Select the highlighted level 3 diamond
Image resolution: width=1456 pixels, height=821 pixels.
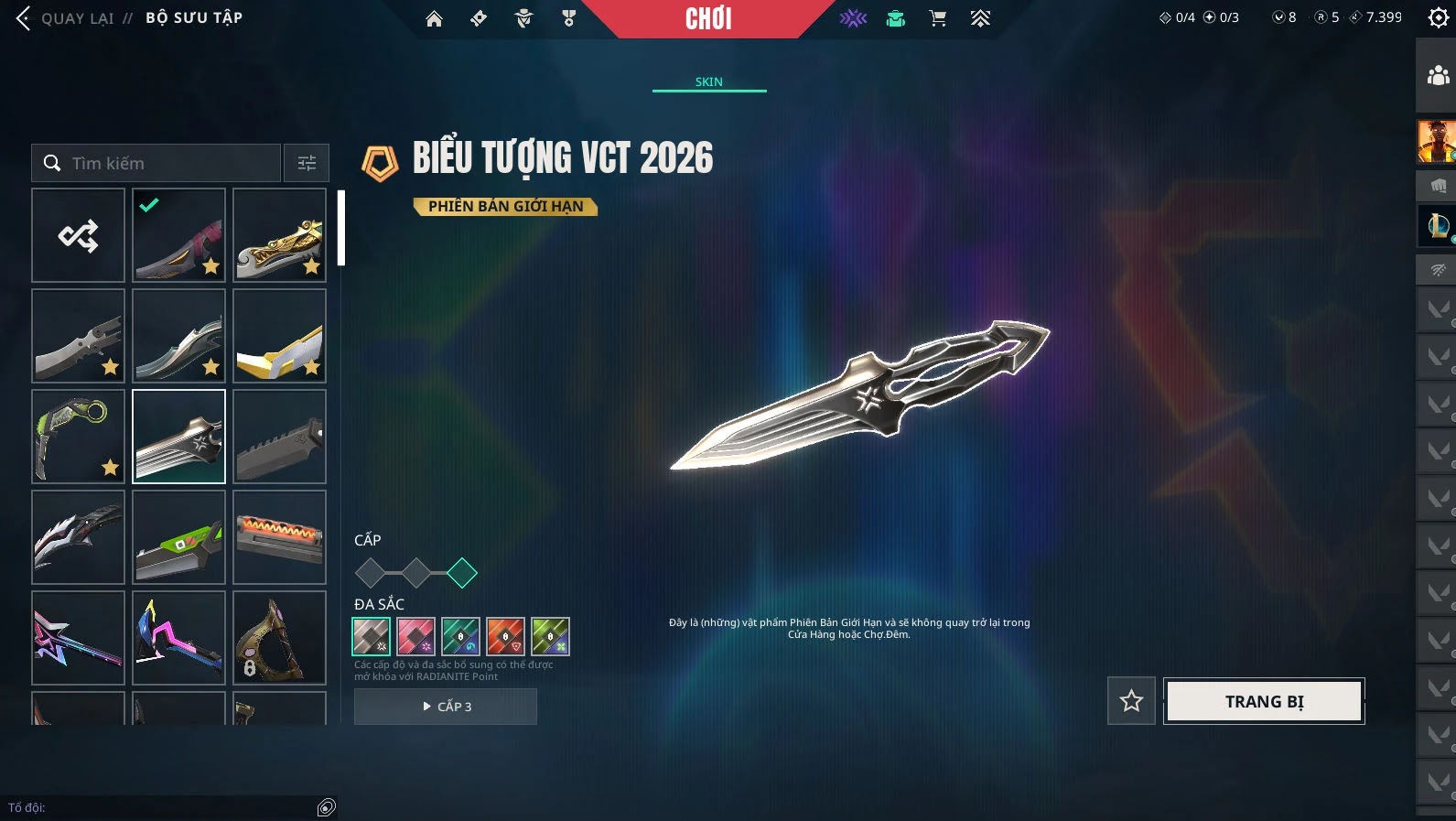[462, 573]
